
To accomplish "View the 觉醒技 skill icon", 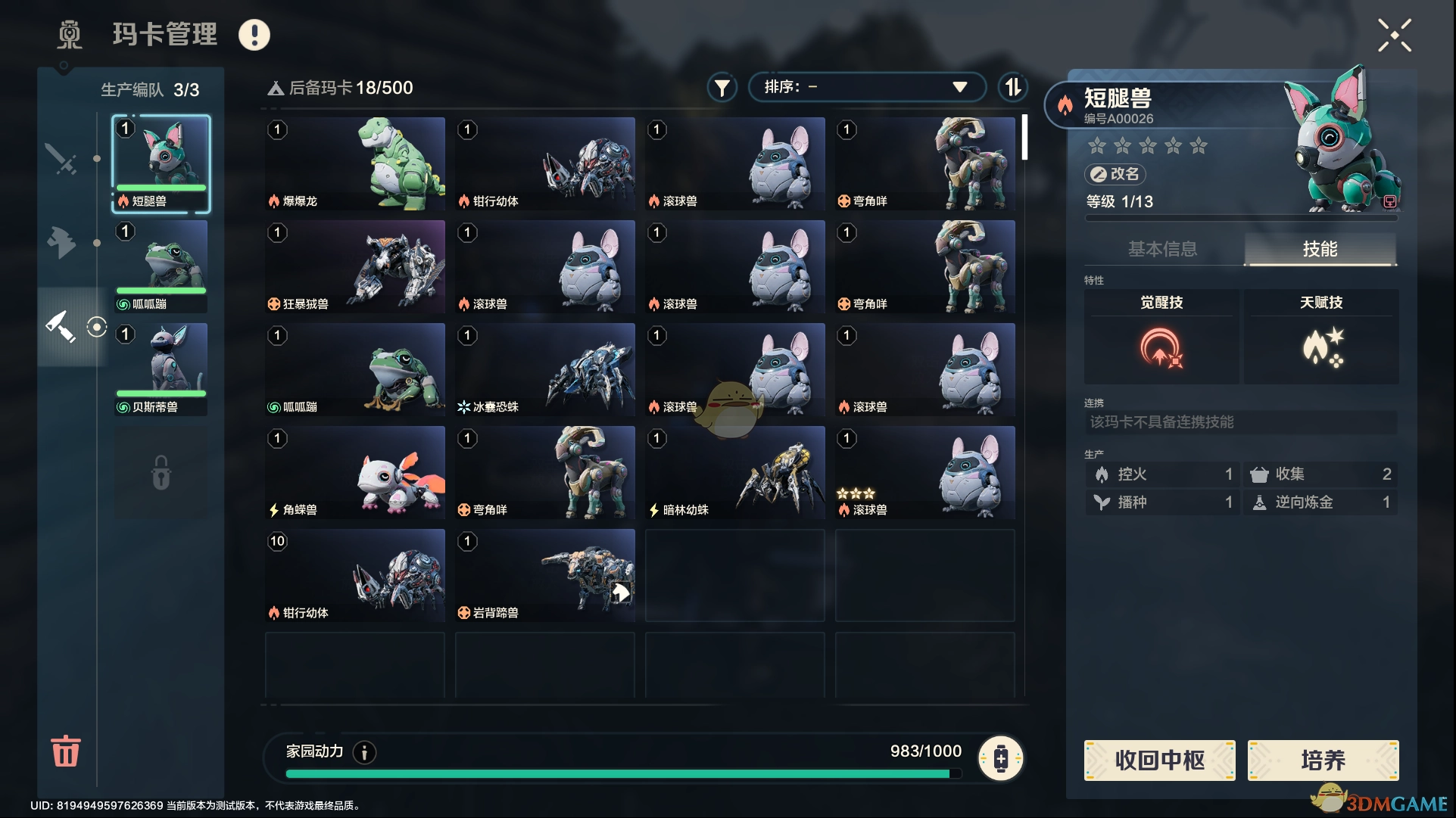I will [x=1161, y=348].
